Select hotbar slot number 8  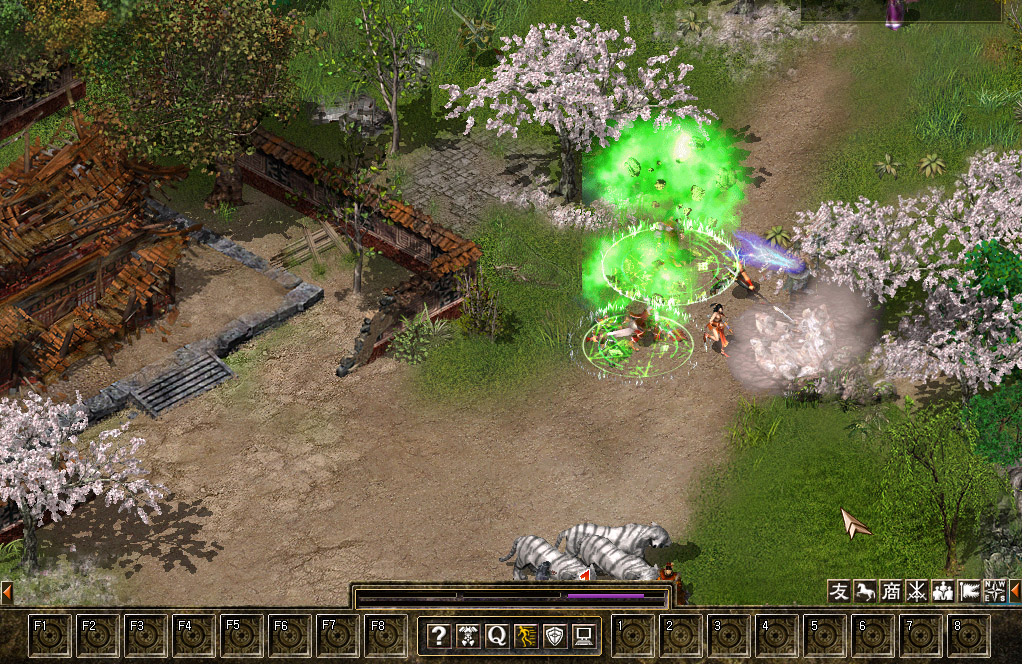point(968,635)
